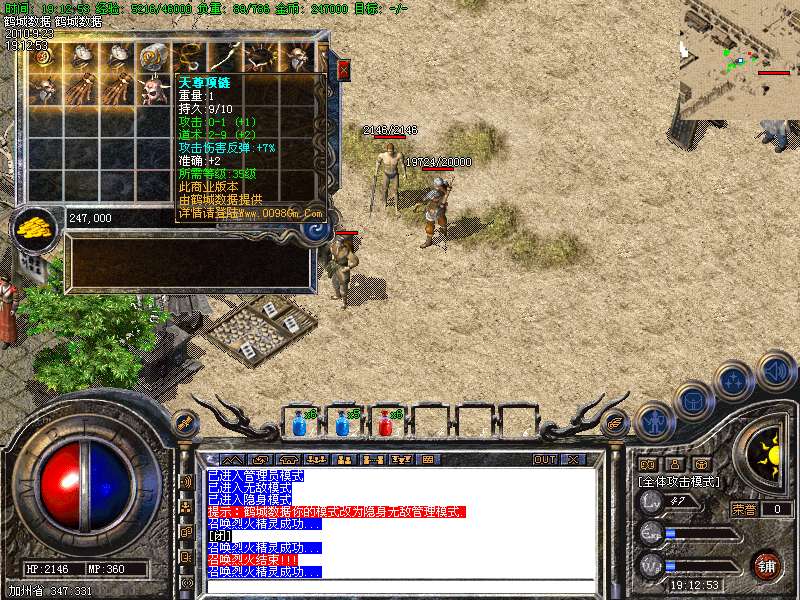
Task: Click the OUT button above chat
Action: point(544,459)
